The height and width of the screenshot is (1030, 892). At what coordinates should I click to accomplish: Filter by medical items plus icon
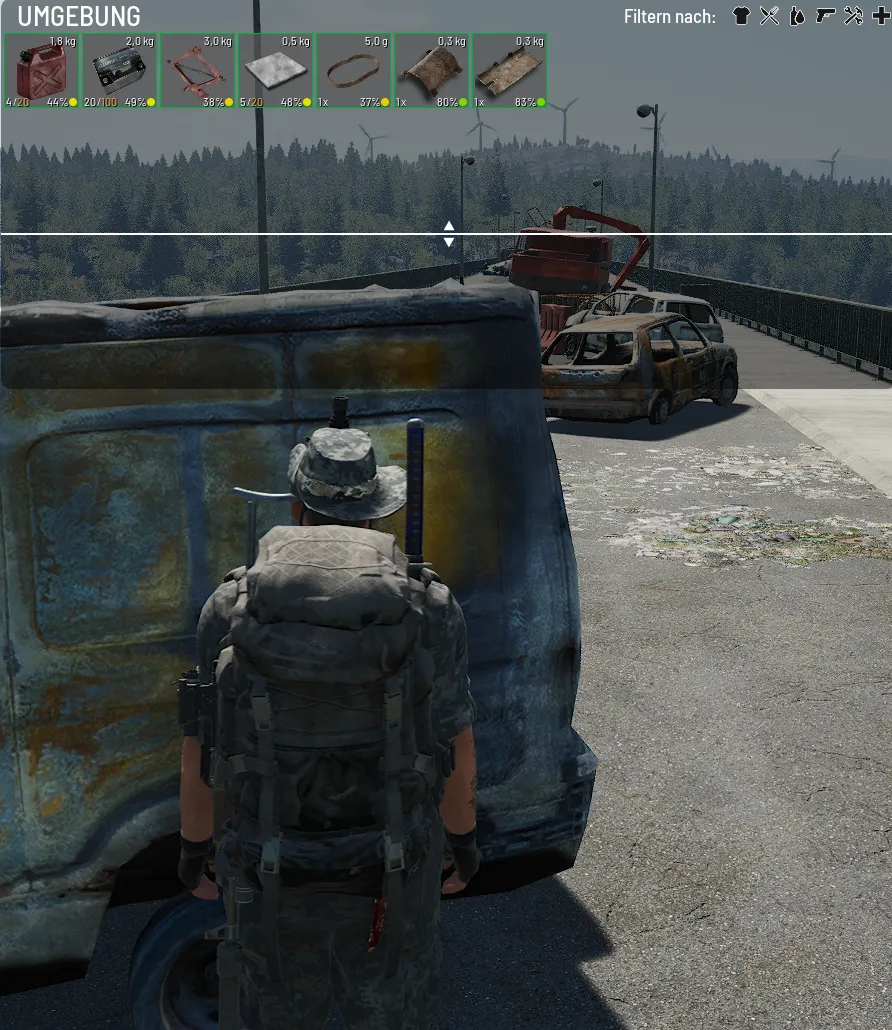click(x=880, y=16)
